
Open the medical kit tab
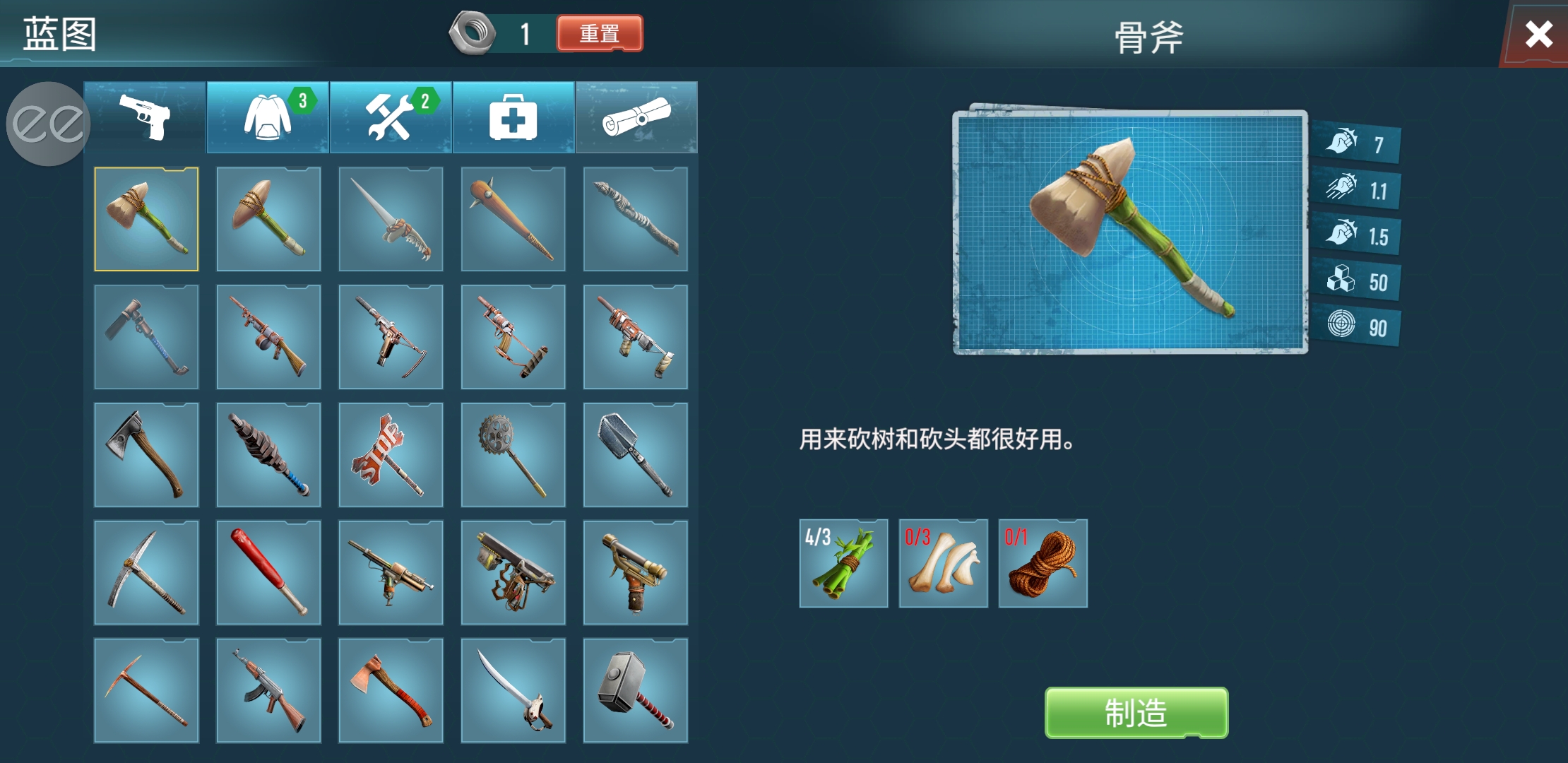513,117
